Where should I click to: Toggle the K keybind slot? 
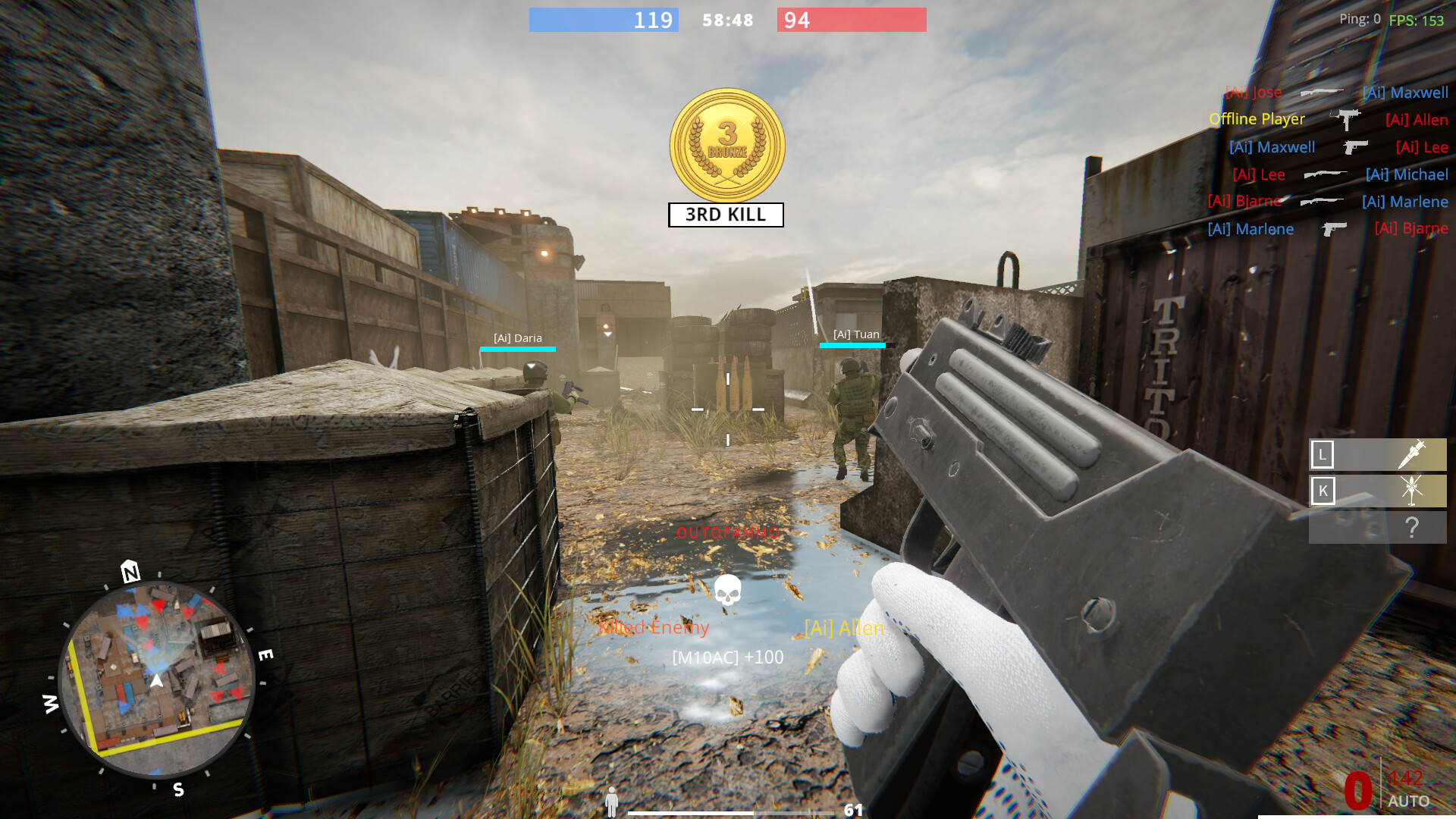(x=1323, y=491)
